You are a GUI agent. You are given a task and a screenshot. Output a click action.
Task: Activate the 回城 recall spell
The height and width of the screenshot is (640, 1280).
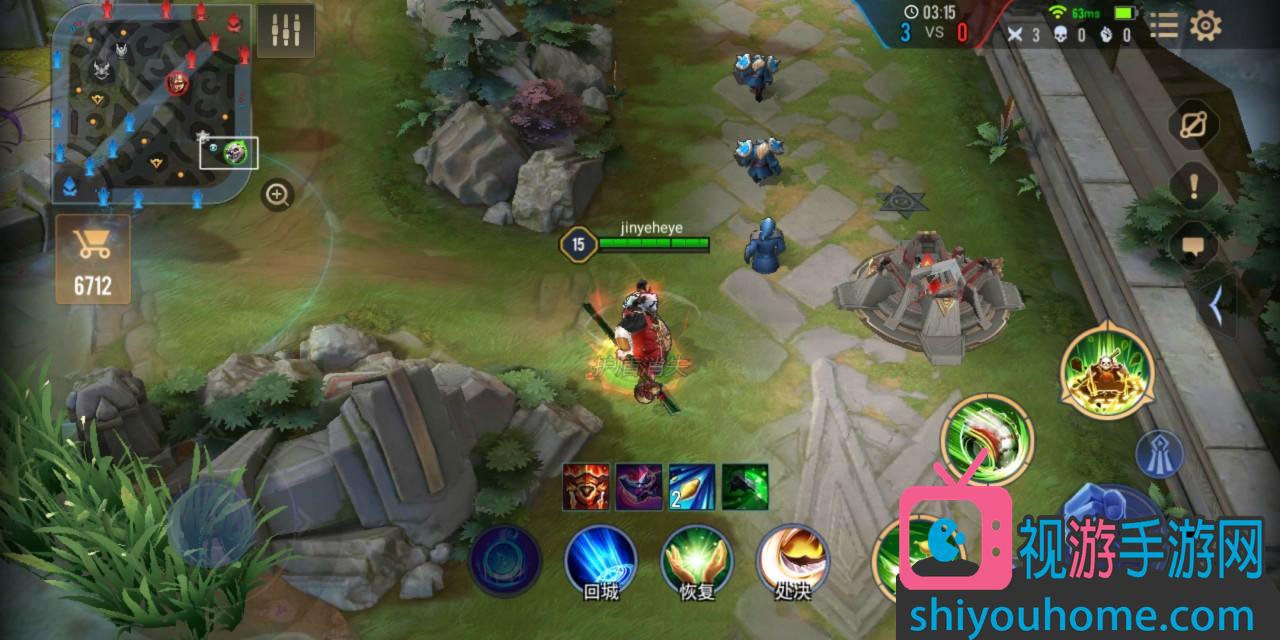click(600, 558)
